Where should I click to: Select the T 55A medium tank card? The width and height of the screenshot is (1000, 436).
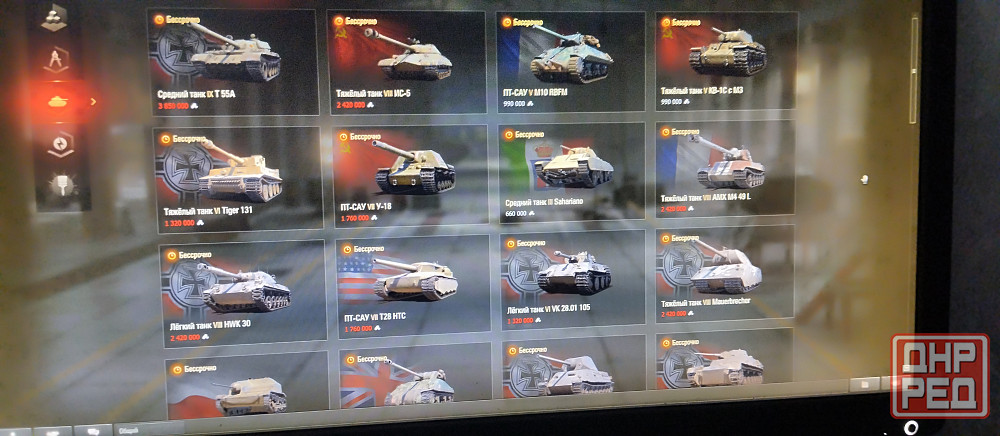click(232, 61)
